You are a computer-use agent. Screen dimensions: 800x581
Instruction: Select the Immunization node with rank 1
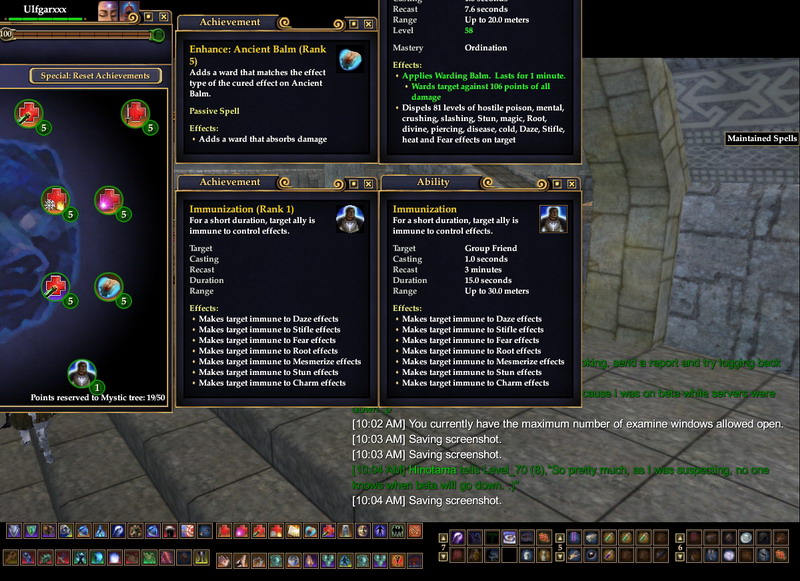pos(80,373)
